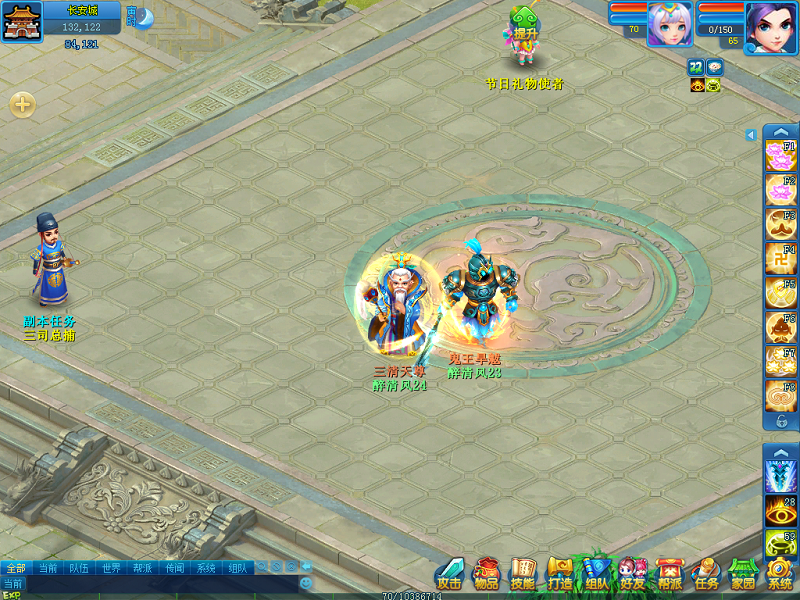Switch chat to the 队伍 team tab
The width and height of the screenshot is (800, 600).
point(79,568)
